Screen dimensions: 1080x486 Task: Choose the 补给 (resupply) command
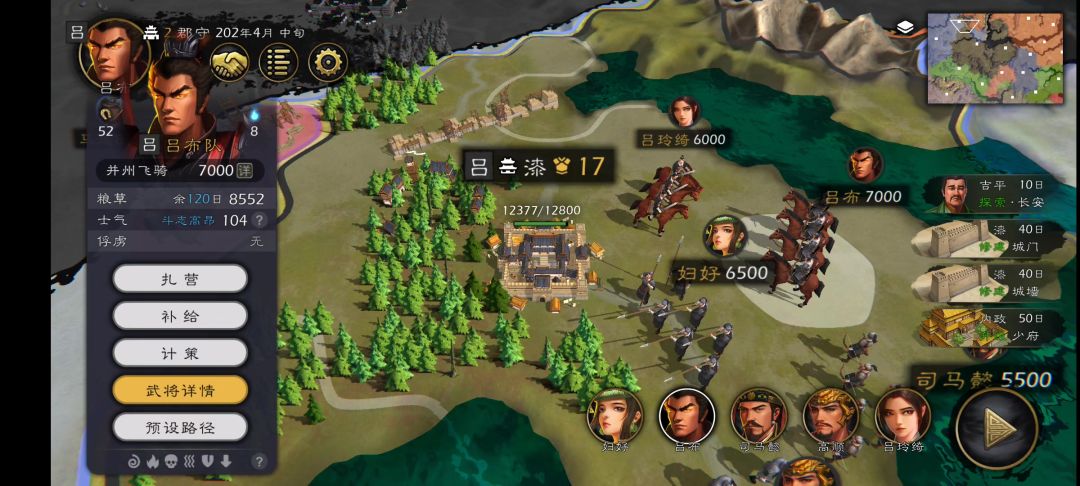pyautogui.click(x=180, y=315)
